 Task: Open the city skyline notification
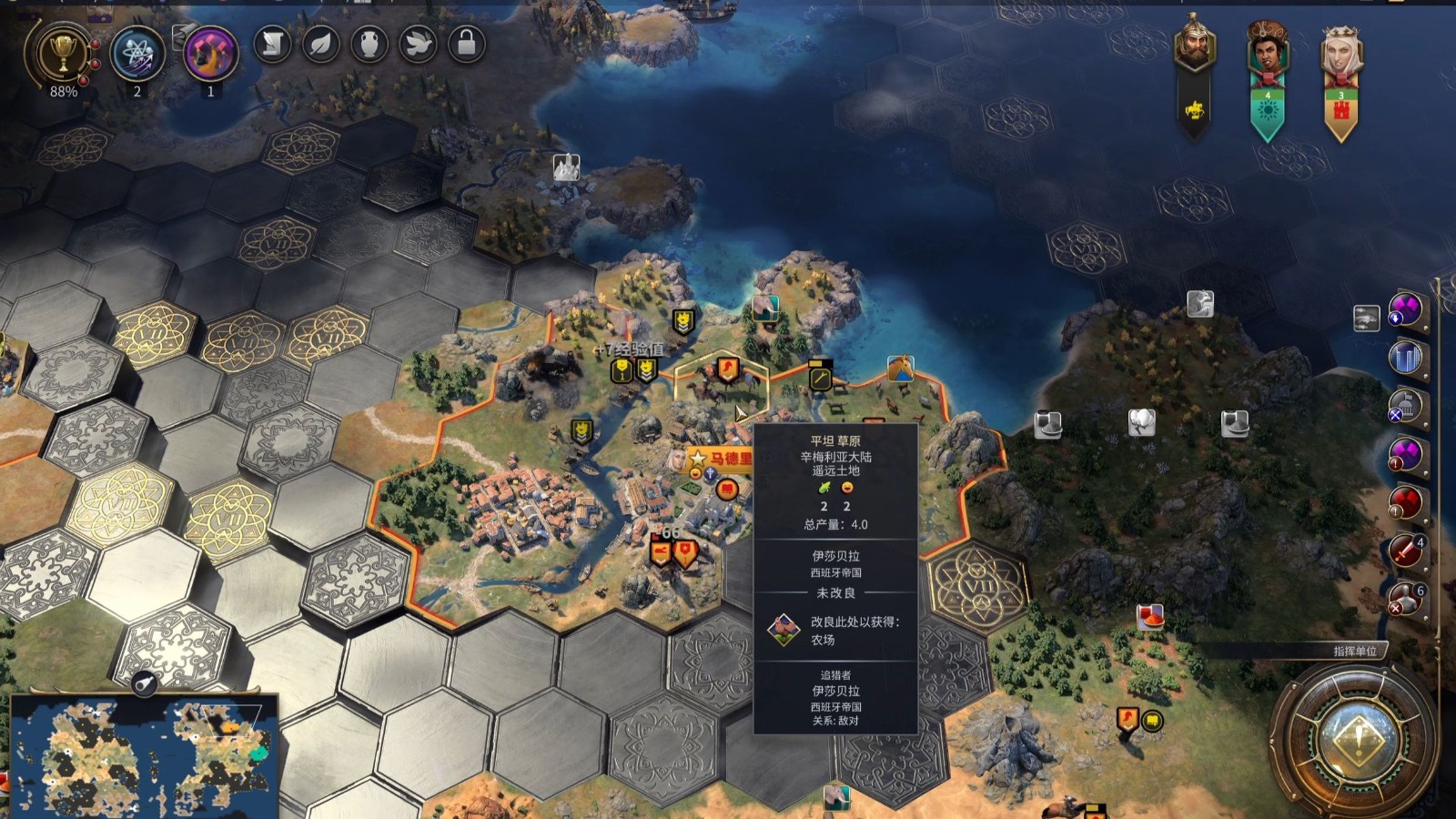coord(1406,358)
